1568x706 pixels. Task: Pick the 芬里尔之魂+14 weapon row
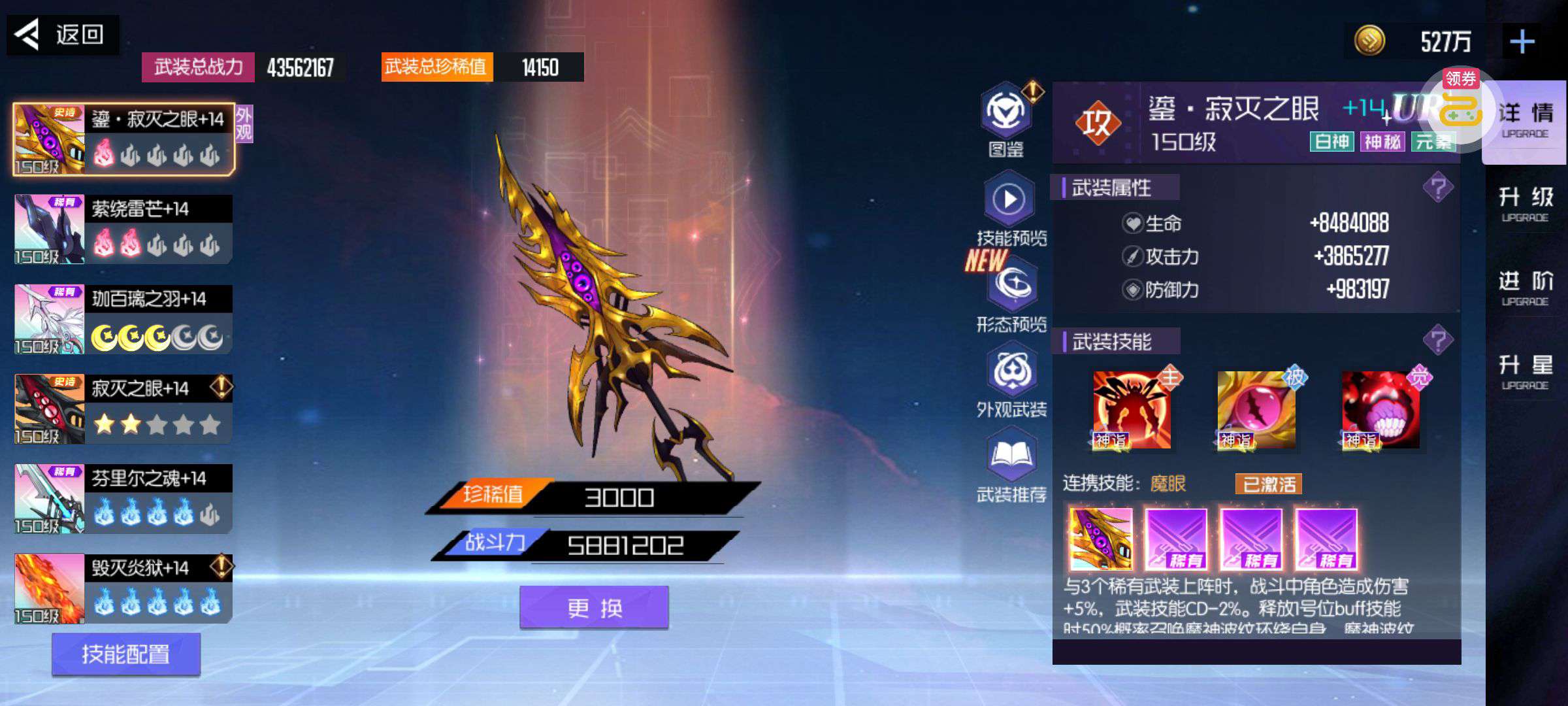[x=123, y=499]
